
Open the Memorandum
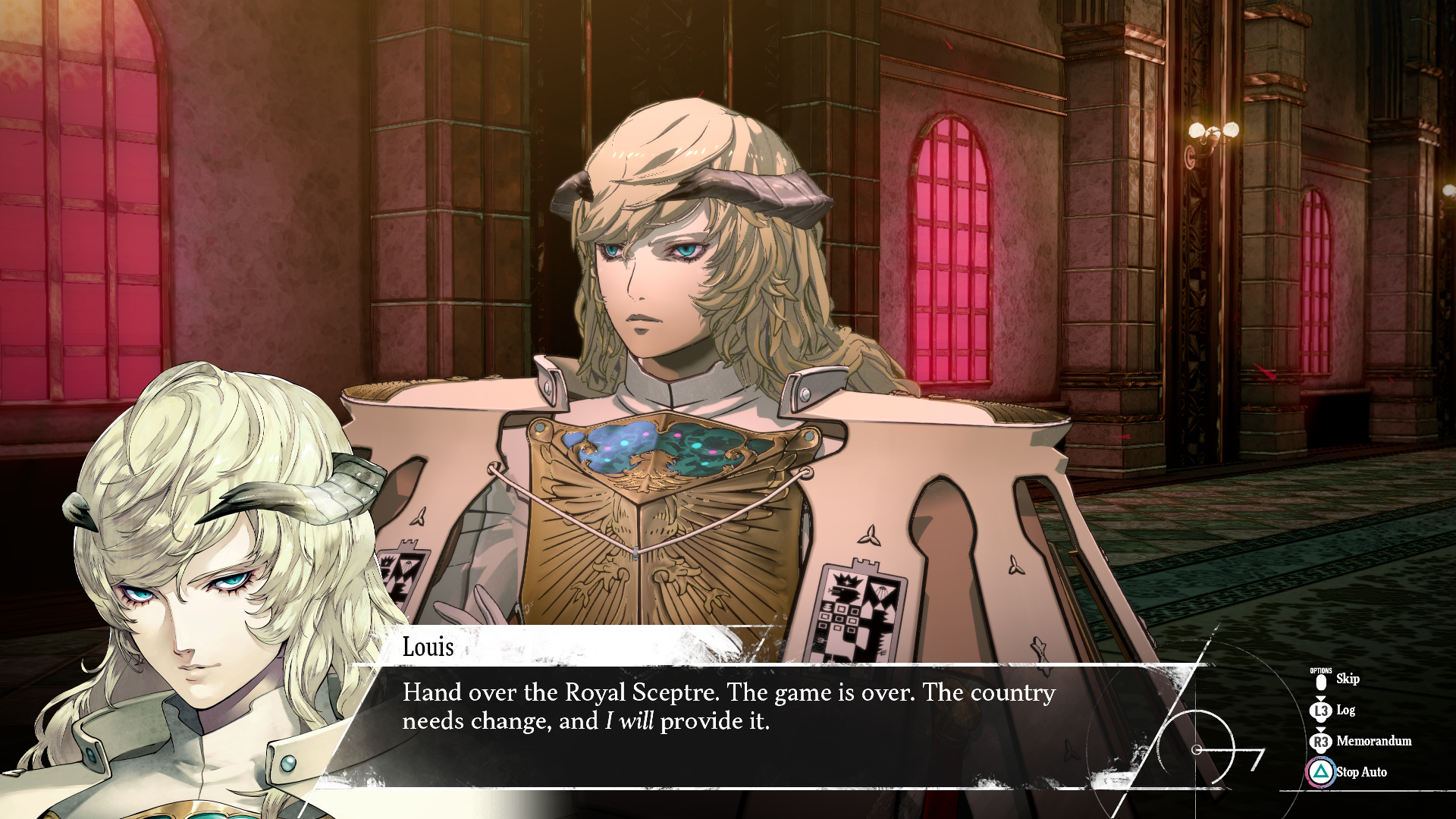(x=1373, y=741)
